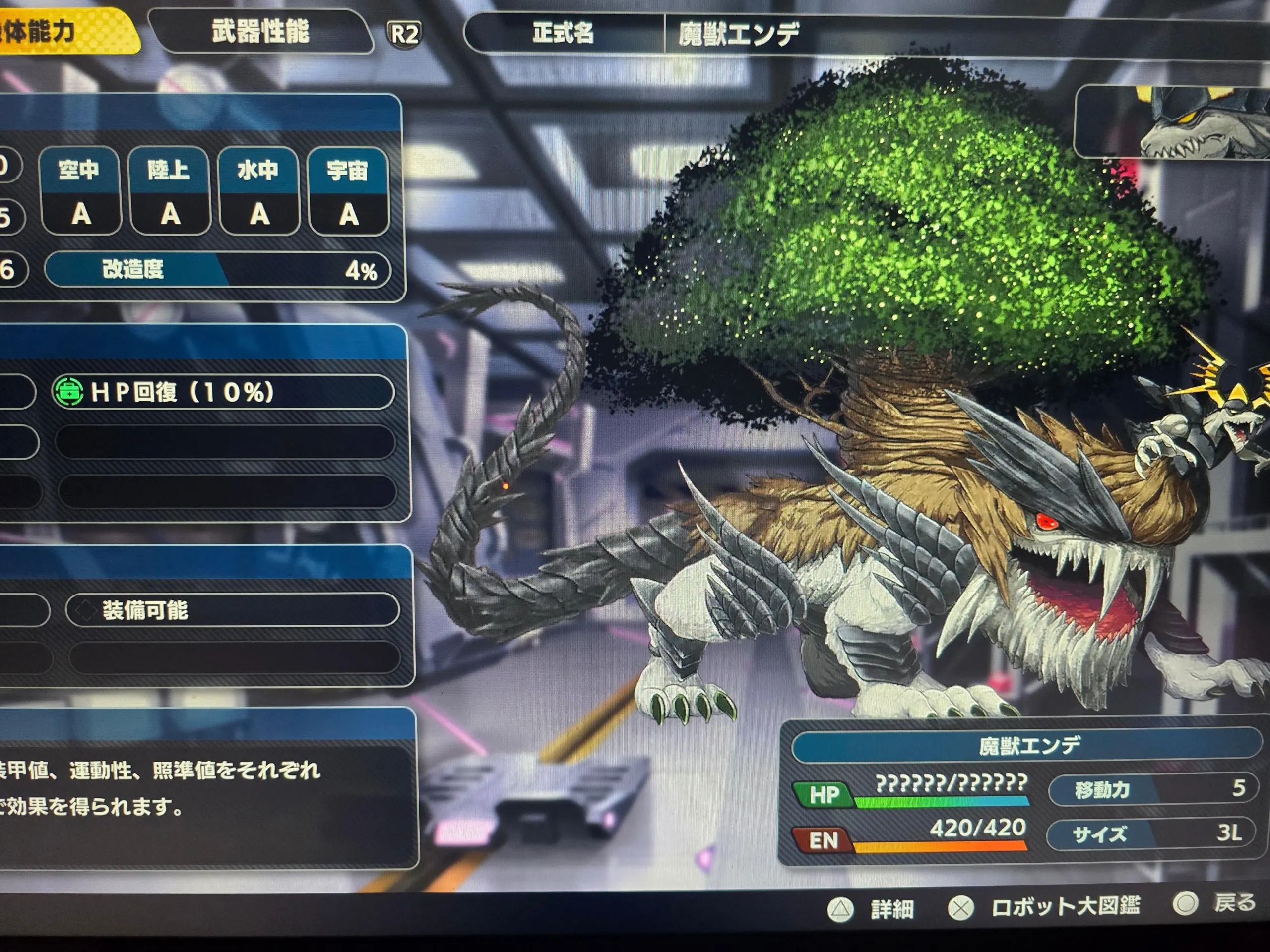
Task: Select the 空中 terrain rating tile
Action: [80, 191]
